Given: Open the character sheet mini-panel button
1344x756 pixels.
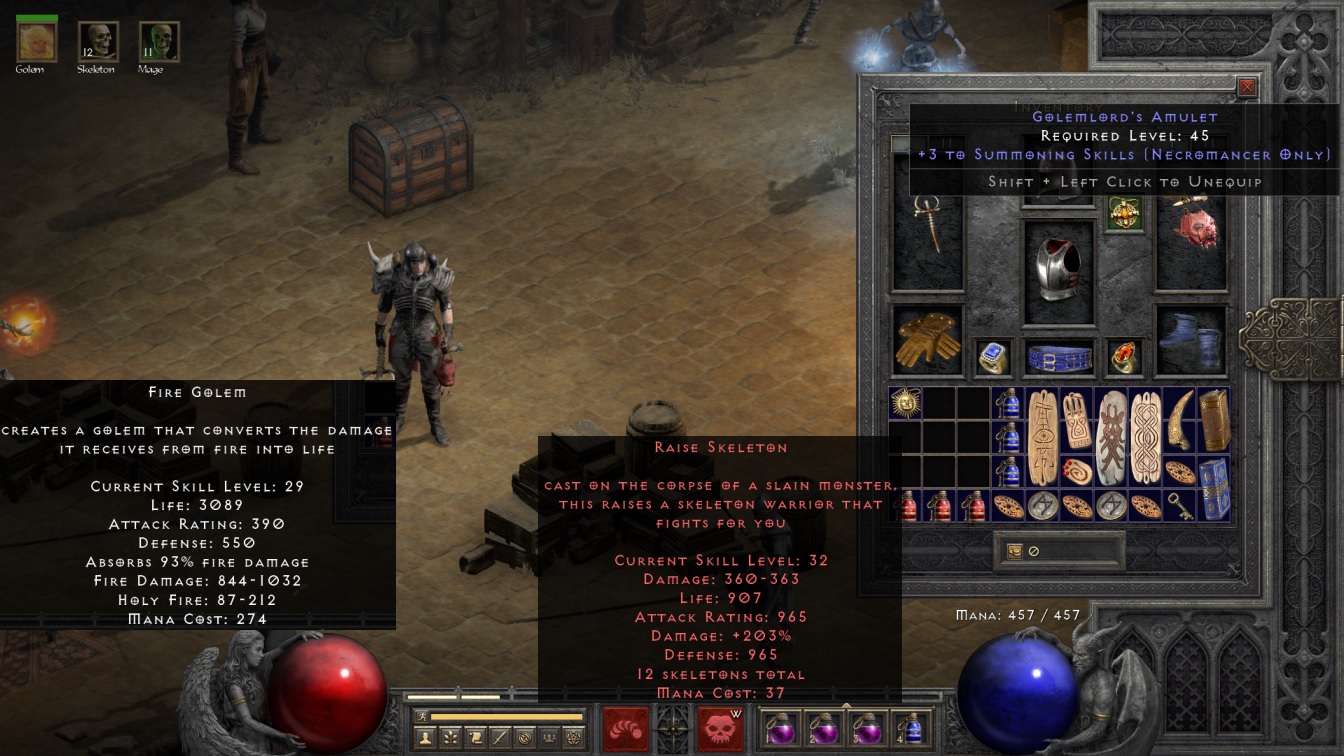Looking at the screenshot, I should [x=427, y=738].
